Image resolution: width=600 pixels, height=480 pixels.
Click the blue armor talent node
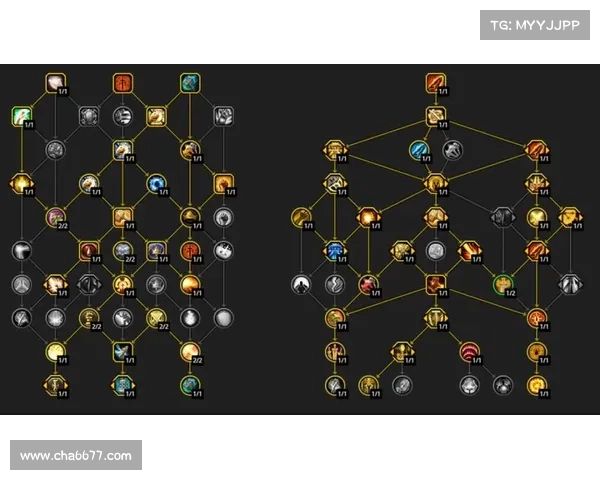pos(334,250)
